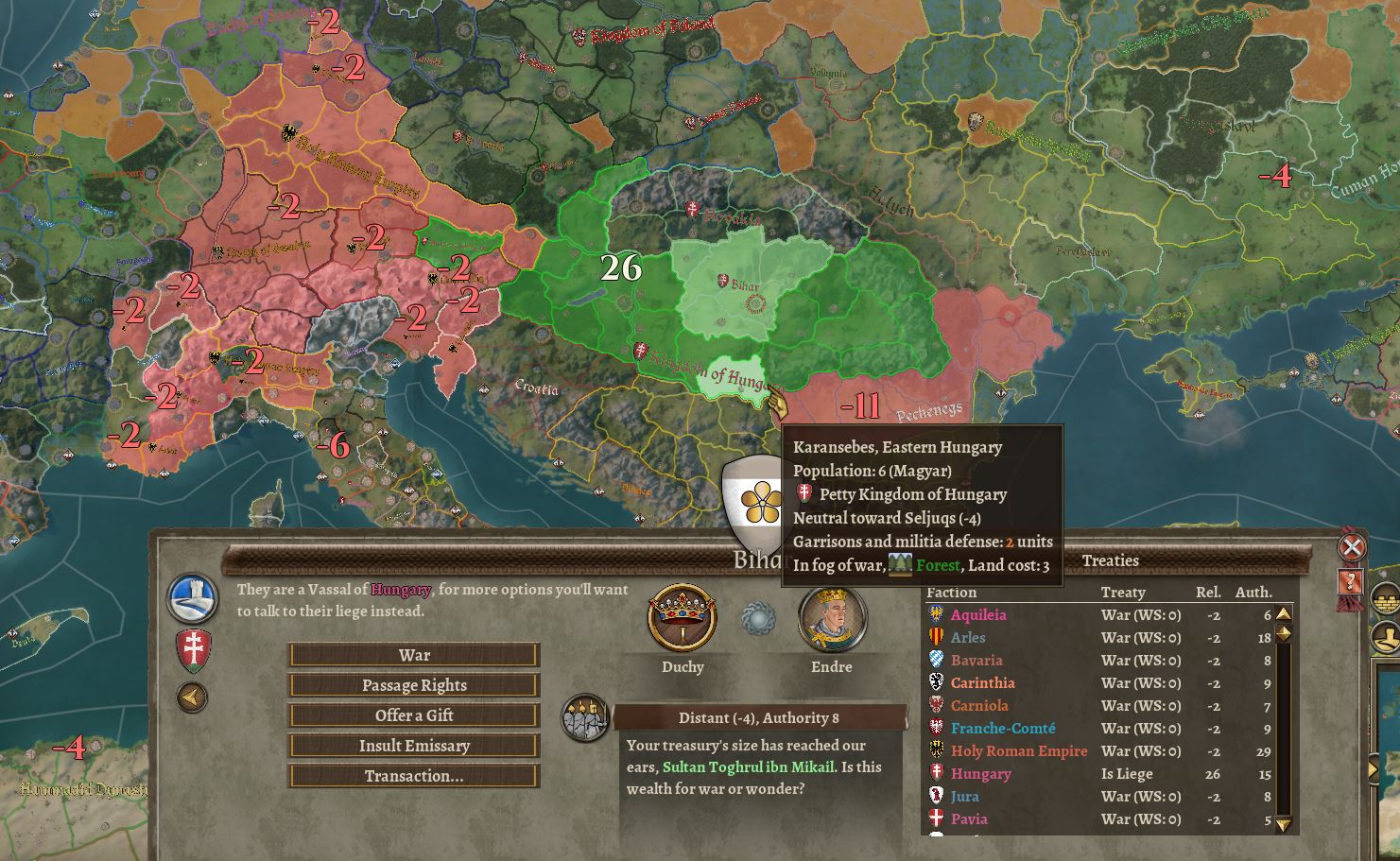Select the castle town icon on the left panel

point(192,596)
